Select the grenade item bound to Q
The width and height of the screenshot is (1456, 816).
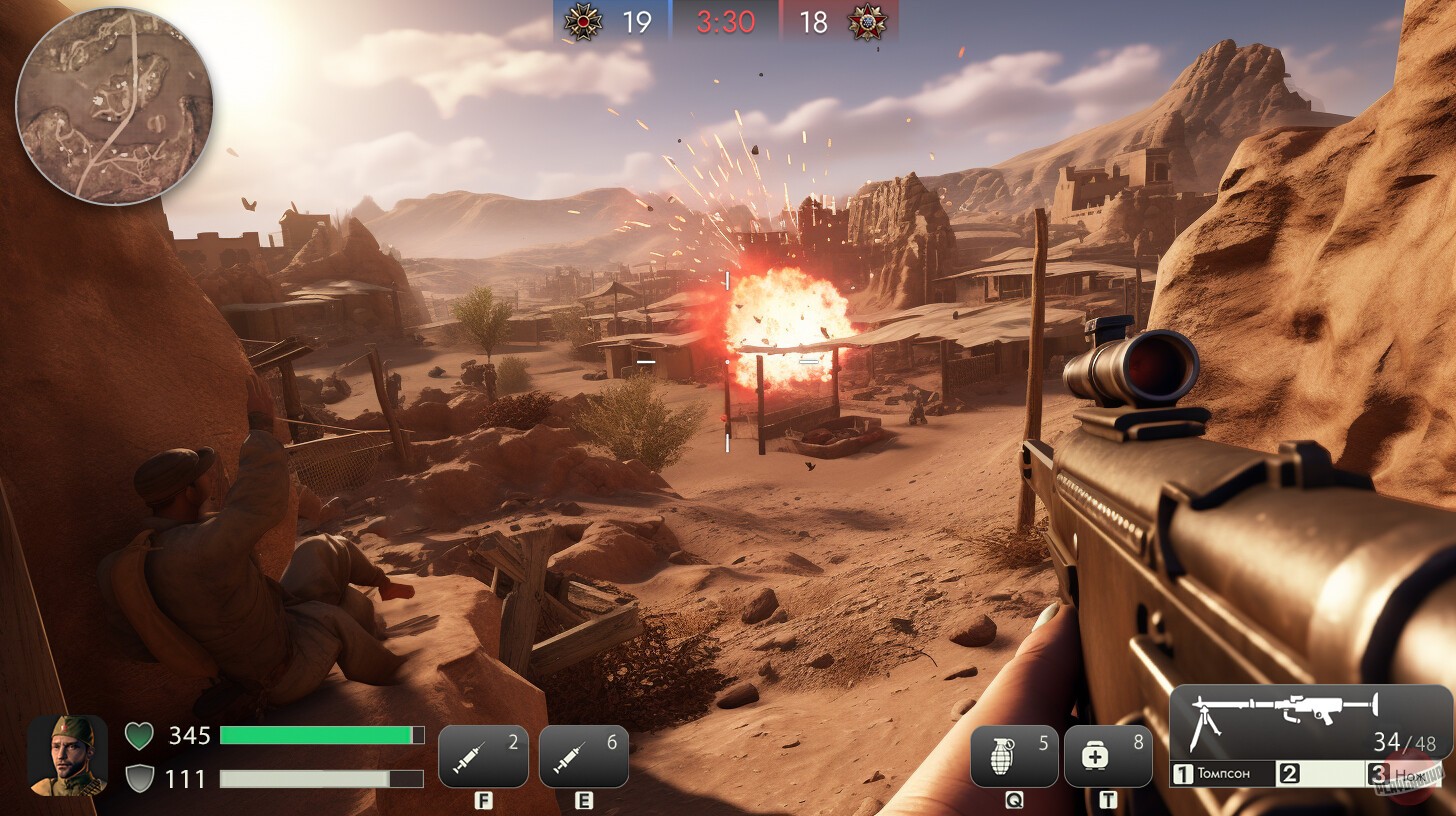point(1014,755)
